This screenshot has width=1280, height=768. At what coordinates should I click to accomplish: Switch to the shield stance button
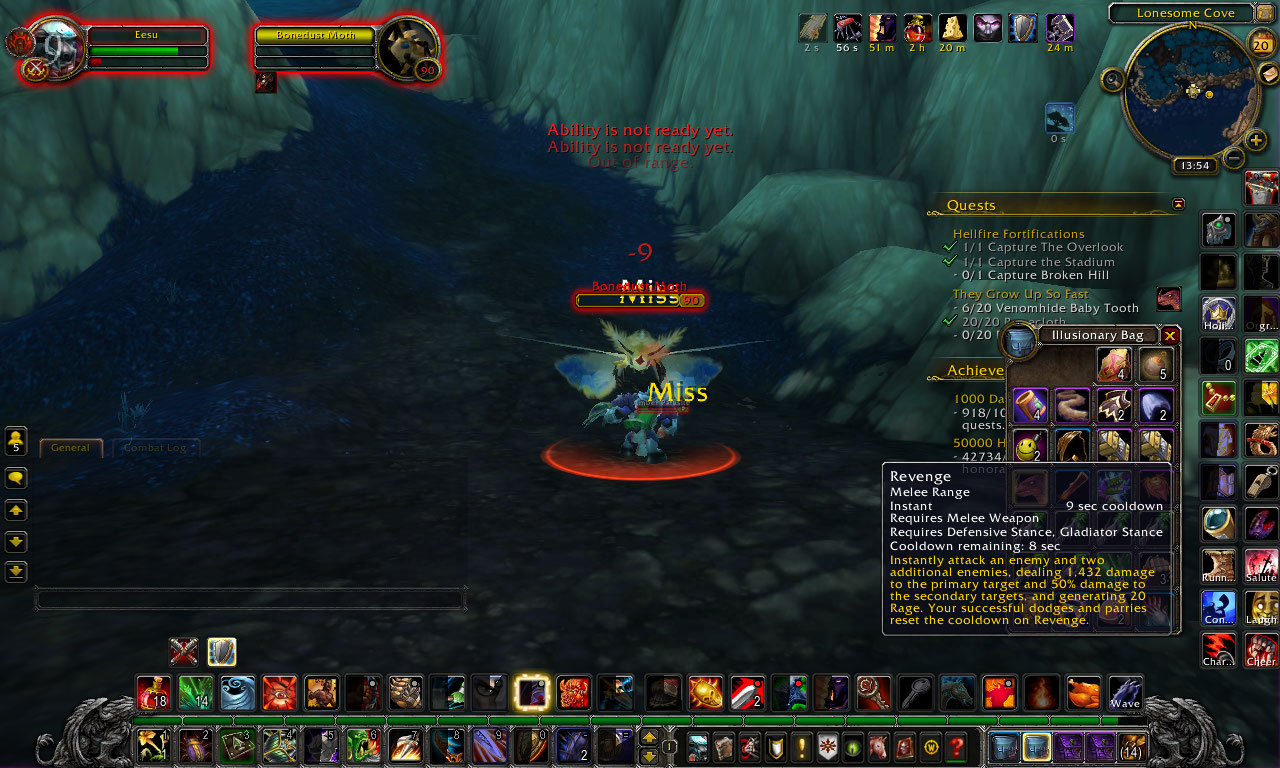coord(222,652)
